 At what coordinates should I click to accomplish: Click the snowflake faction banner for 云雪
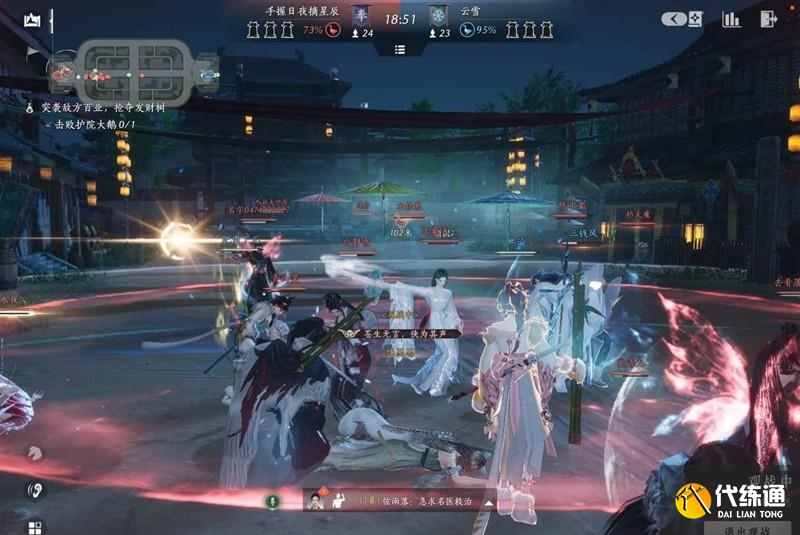(438, 18)
